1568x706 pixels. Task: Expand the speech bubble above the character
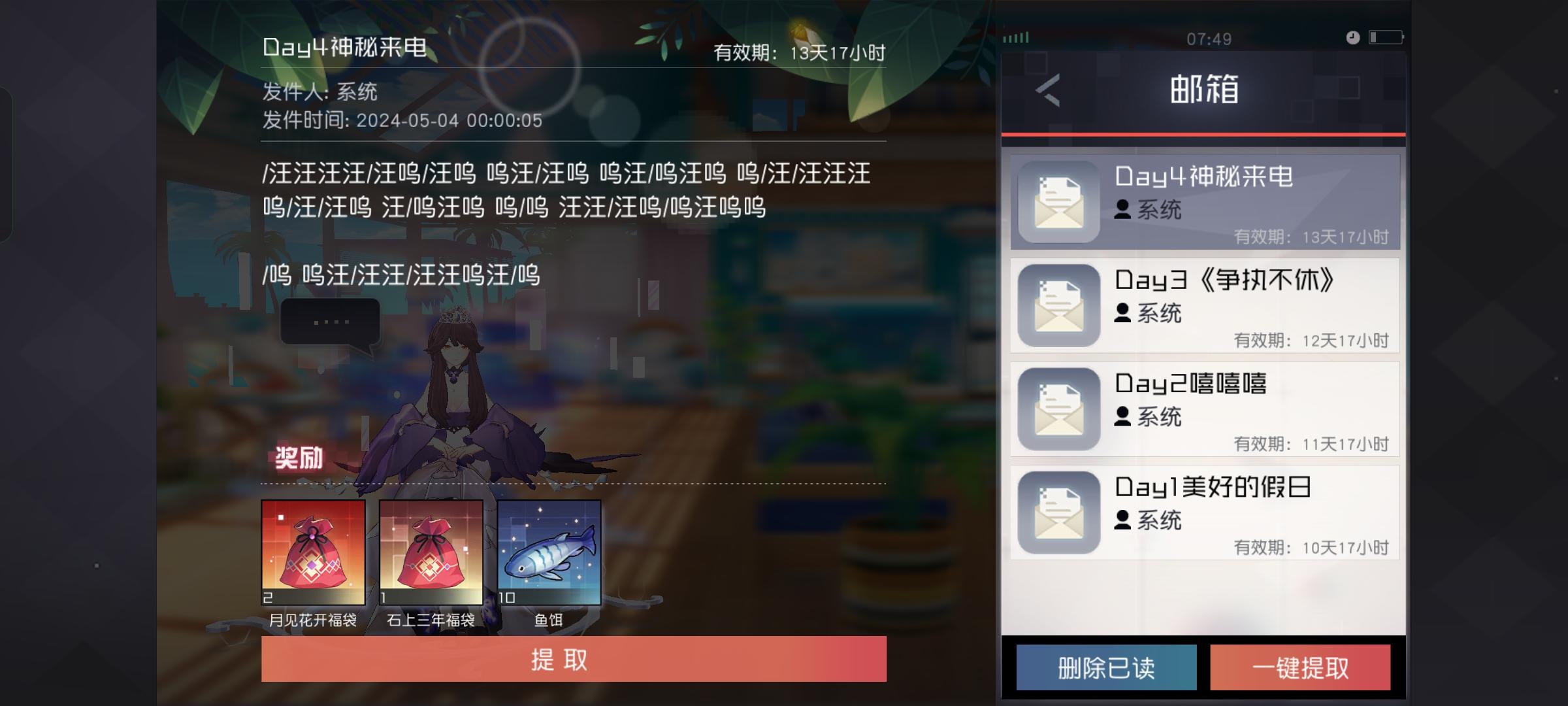pos(332,322)
